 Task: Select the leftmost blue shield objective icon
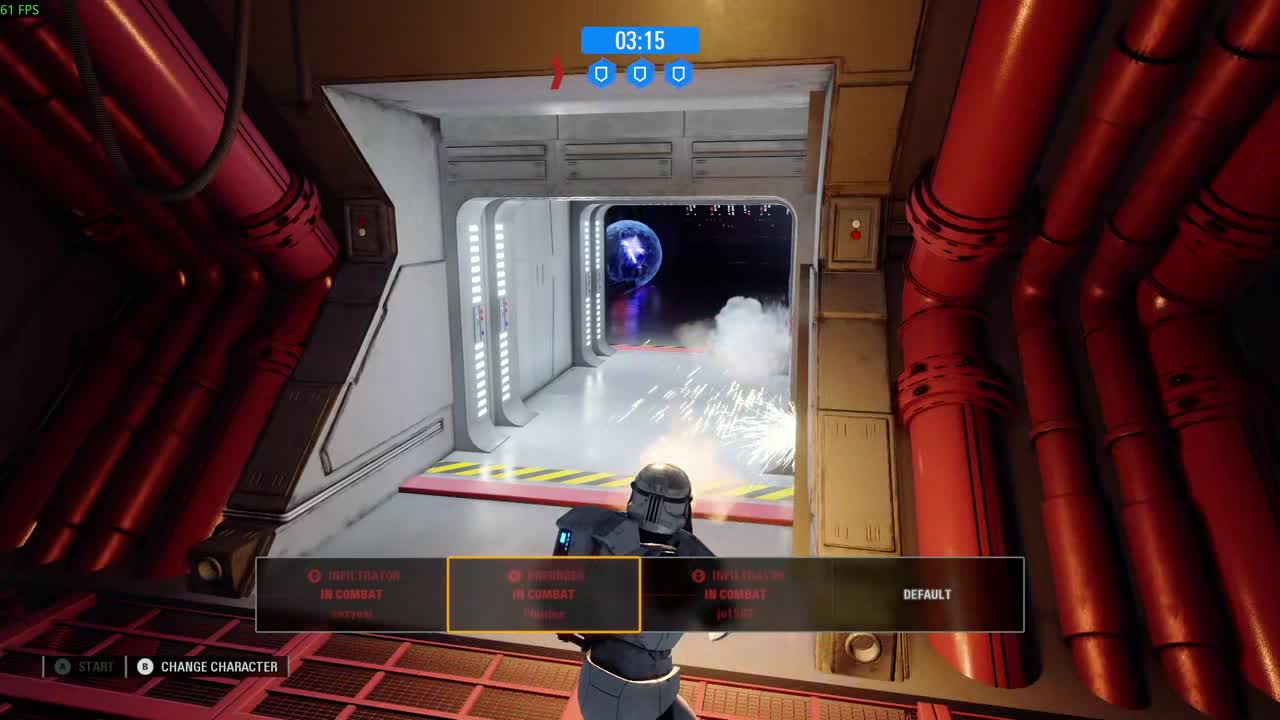(x=600, y=72)
